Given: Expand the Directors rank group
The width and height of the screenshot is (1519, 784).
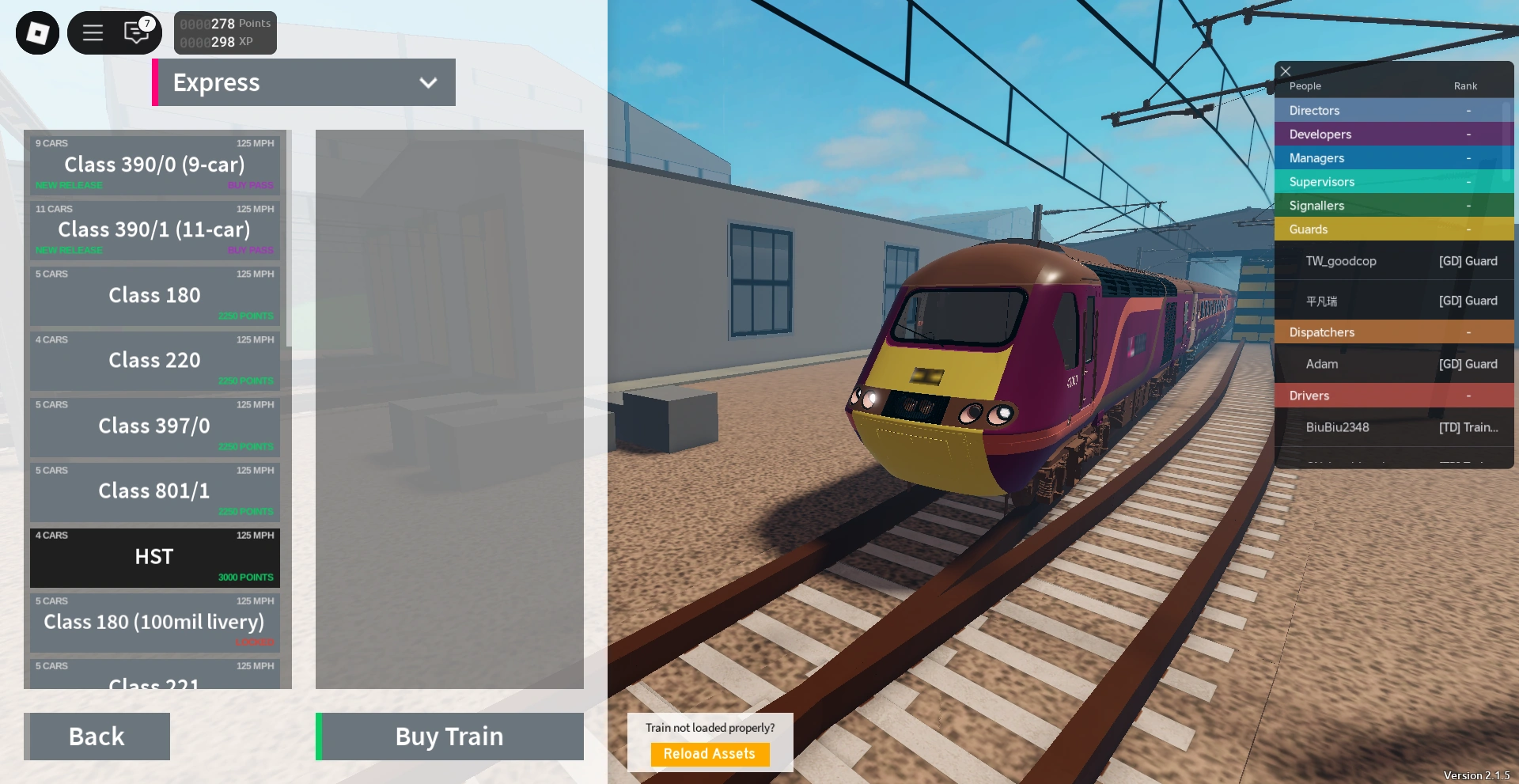Looking at the screenshot, I should pyautogui.click(x=1392, y=110).
